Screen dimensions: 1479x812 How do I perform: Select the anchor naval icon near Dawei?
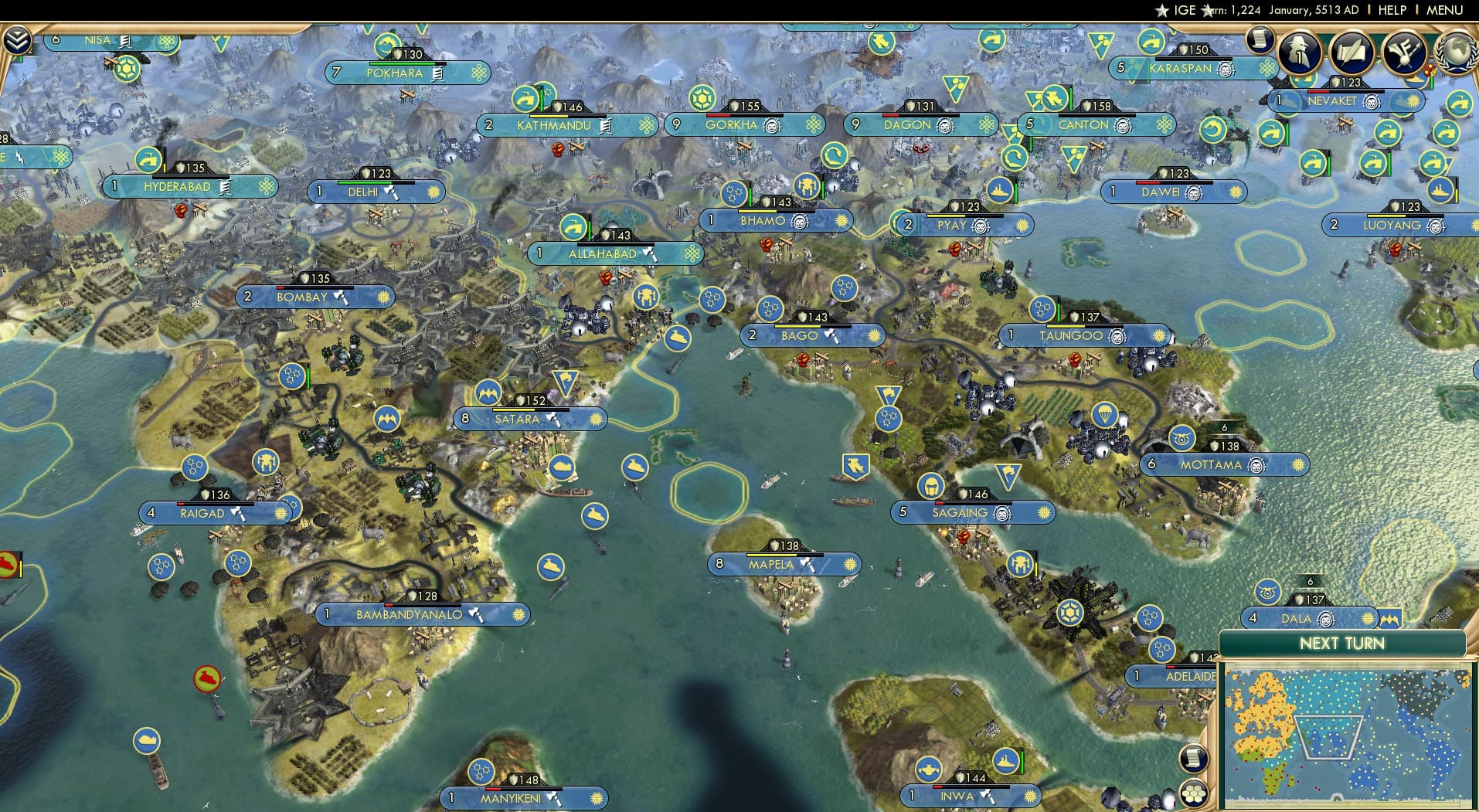pos(1270,134)
